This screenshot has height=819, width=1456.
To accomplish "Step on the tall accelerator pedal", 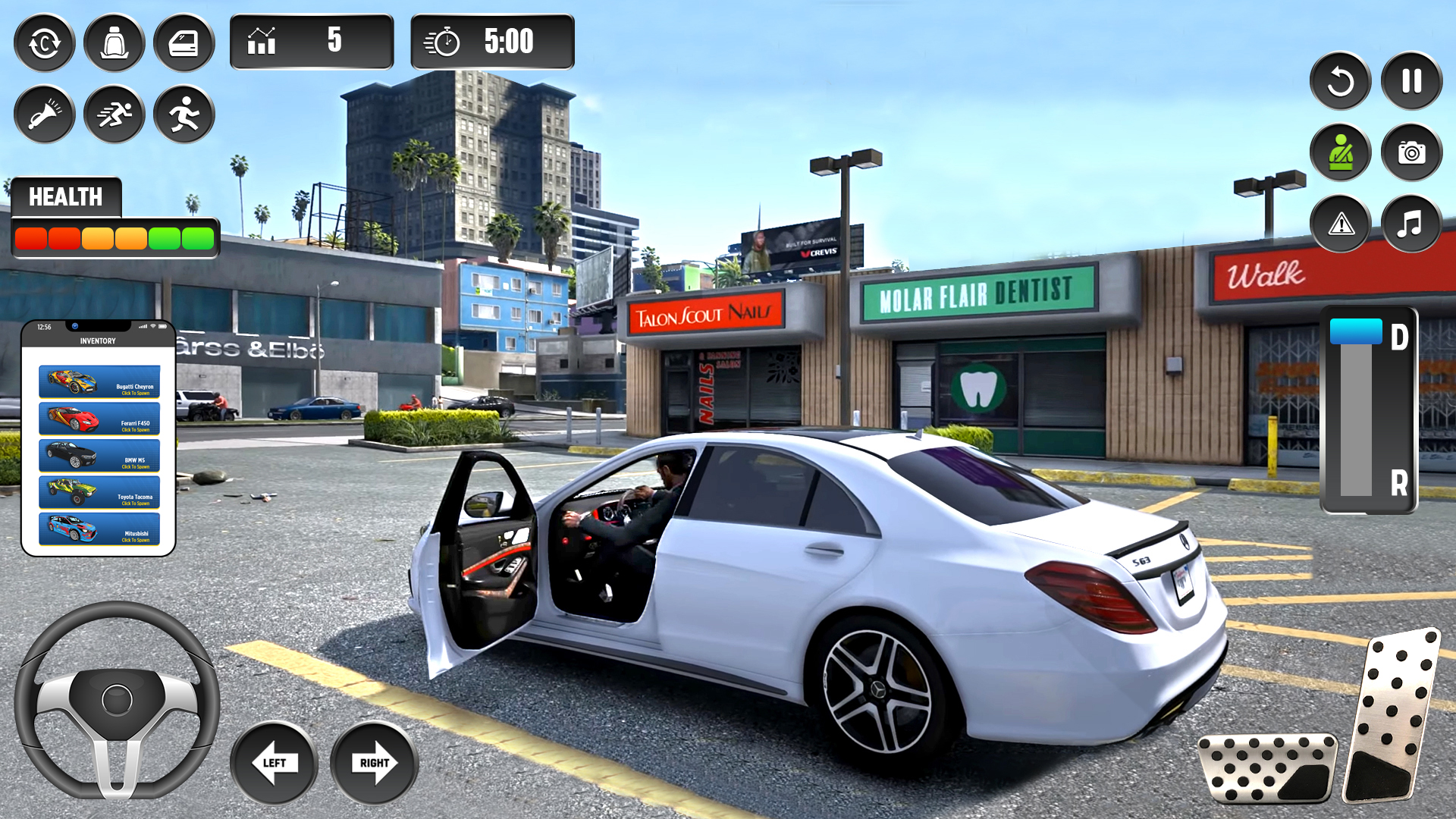I will [x=1392, y=715].
